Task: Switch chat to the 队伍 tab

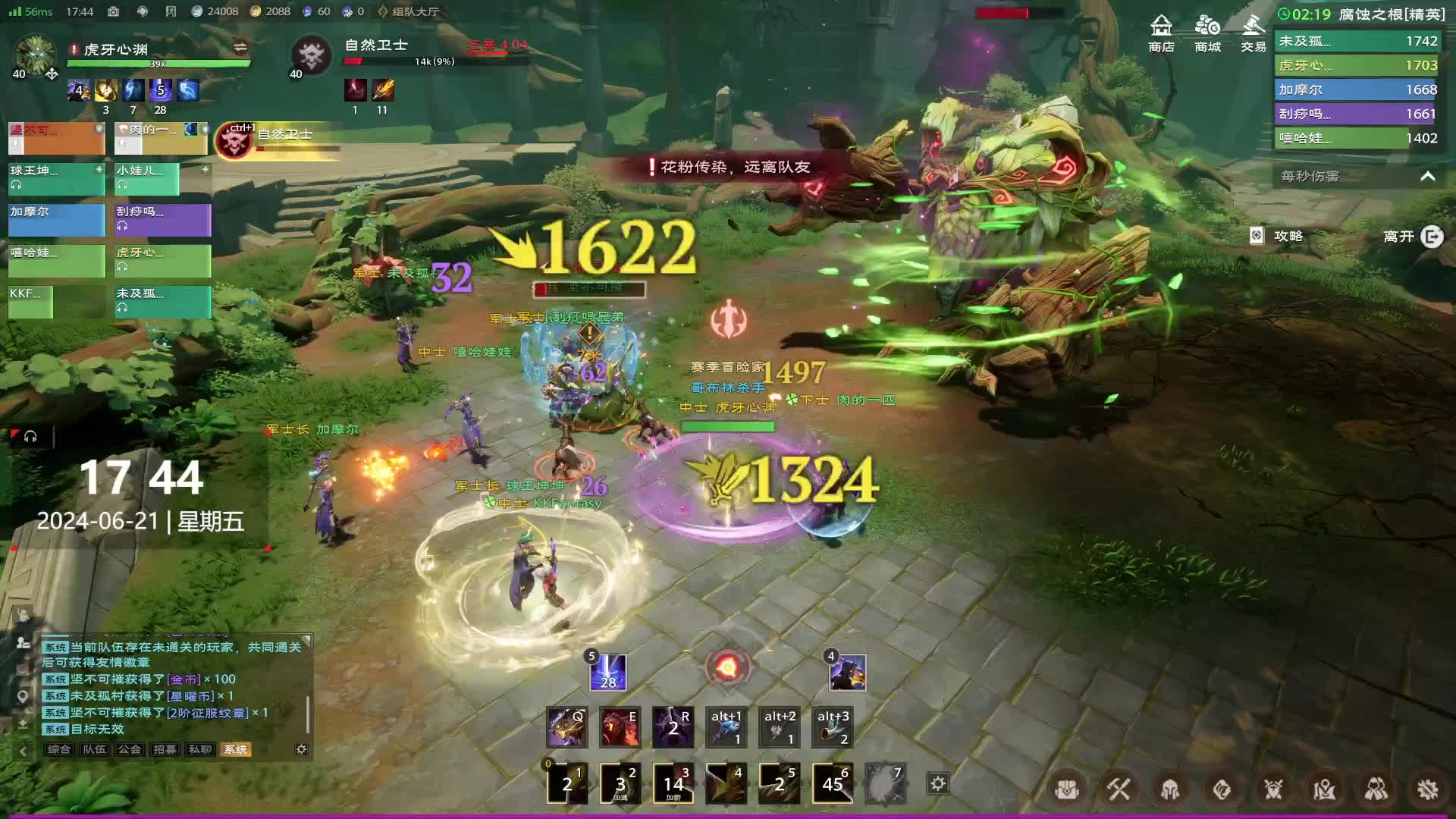Action: point(94,749)
